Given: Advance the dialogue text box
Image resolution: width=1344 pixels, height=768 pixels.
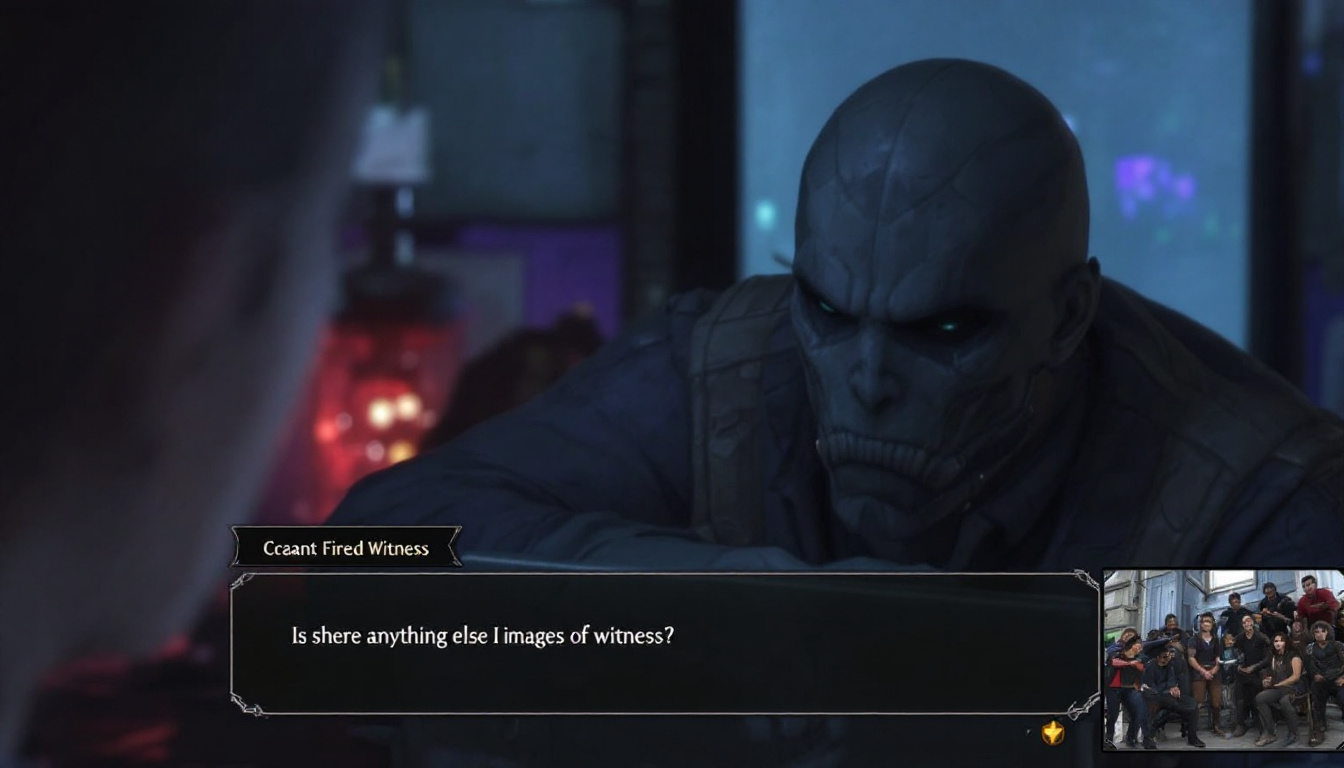Looking at the screenshot, I should [x=665, y=644].
